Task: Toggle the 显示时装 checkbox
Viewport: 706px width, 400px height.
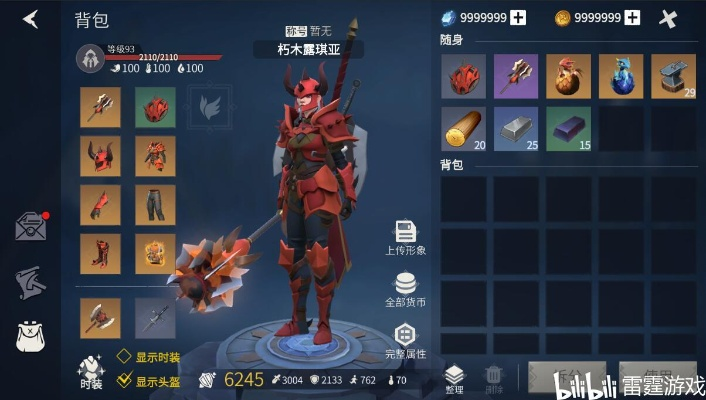Action: (x=124, y=355)
